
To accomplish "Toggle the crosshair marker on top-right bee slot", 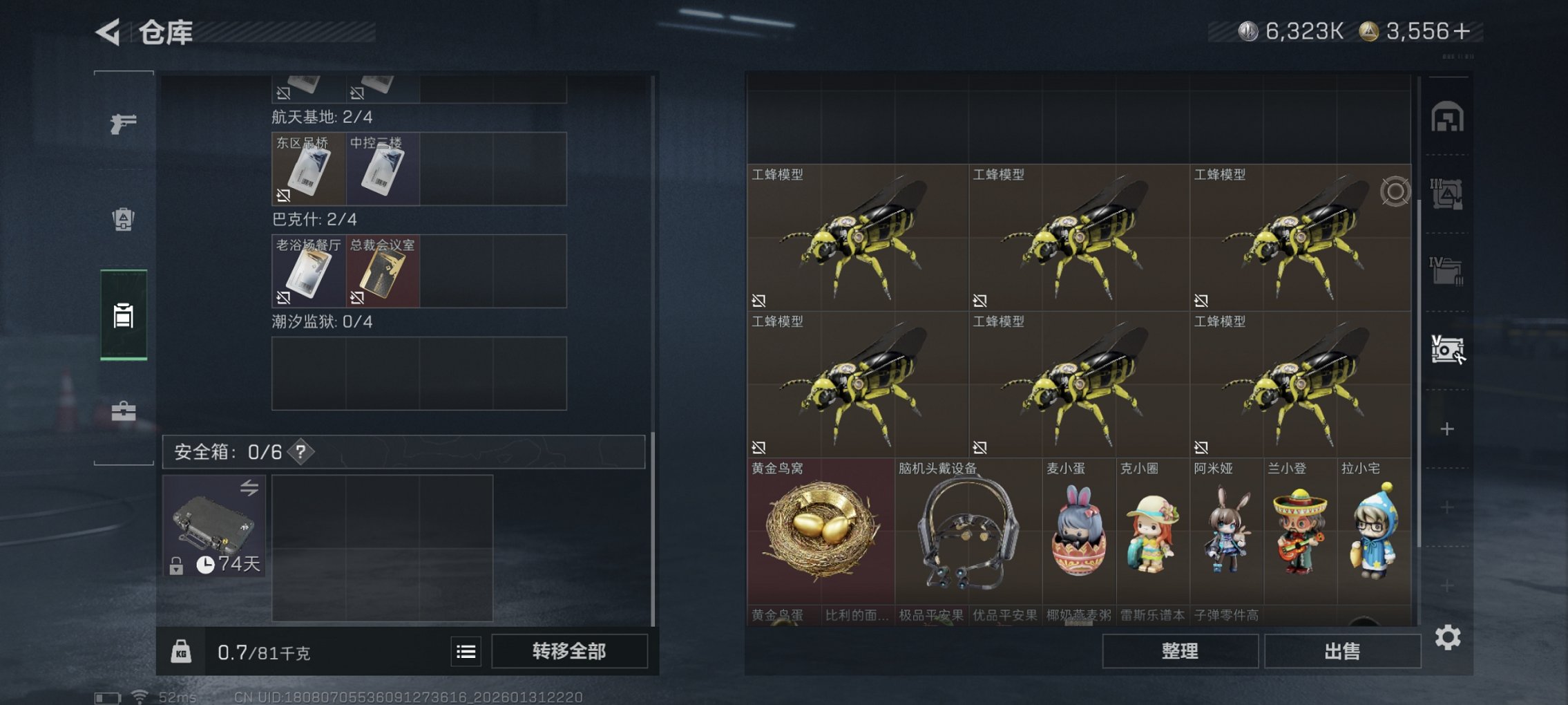I will (1396, 191).
